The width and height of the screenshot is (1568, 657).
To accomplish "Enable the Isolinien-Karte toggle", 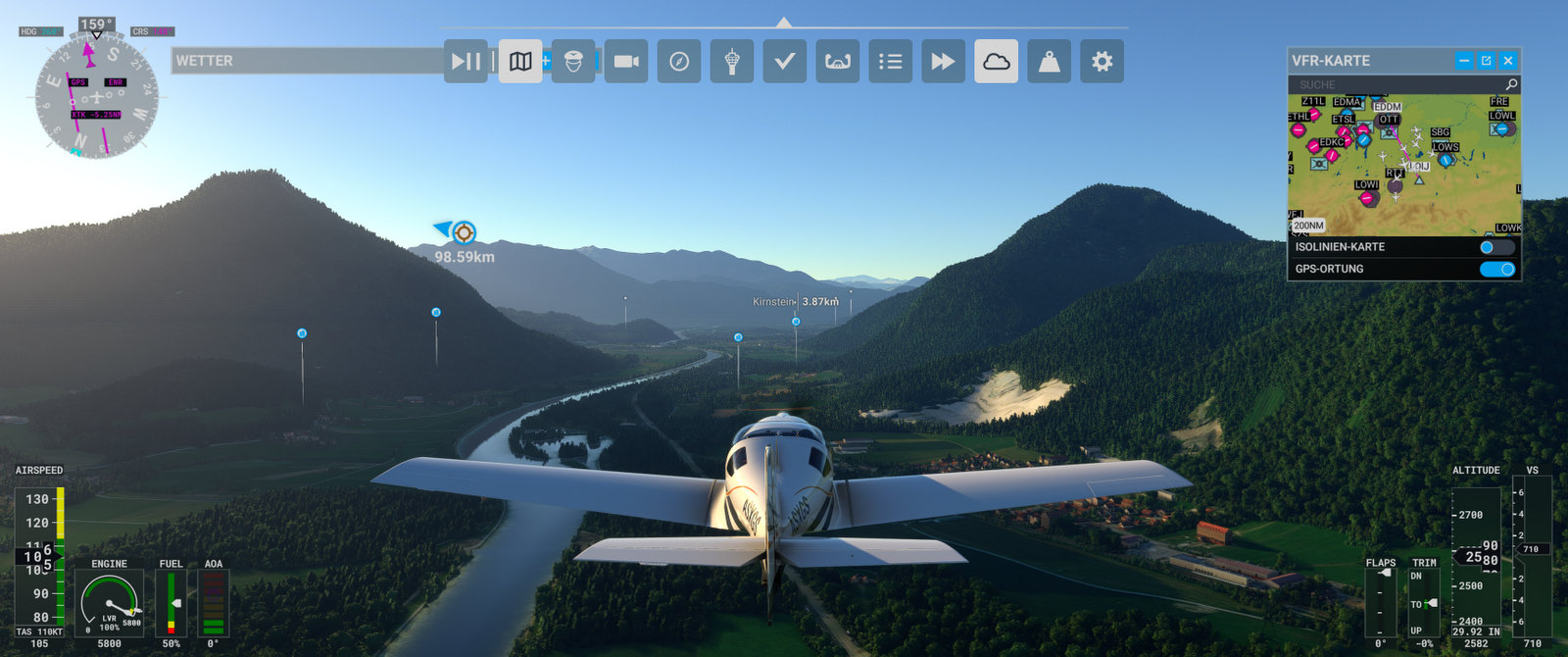I will 1496,247.
